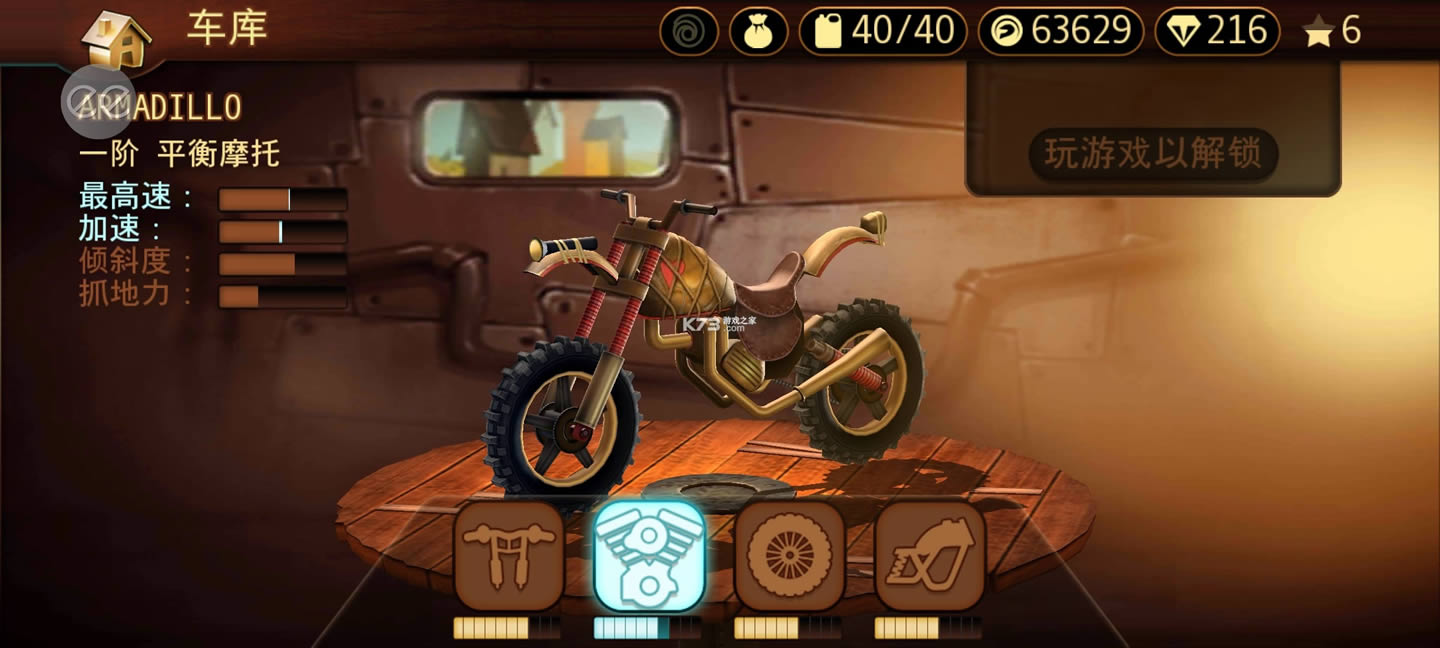Screen dimensions: 1440x648
Task: Choose the engine upgrade part
Action: [649, 555]
